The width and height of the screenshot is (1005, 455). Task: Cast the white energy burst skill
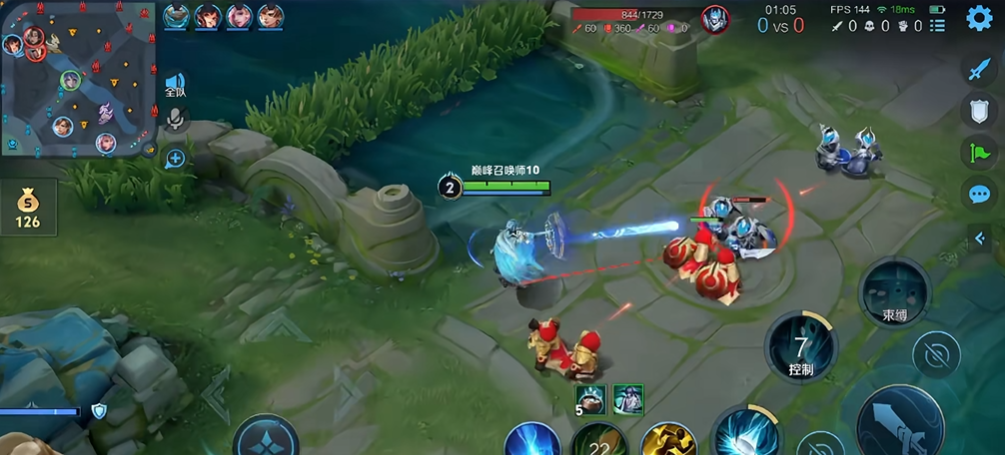[745, 434]
